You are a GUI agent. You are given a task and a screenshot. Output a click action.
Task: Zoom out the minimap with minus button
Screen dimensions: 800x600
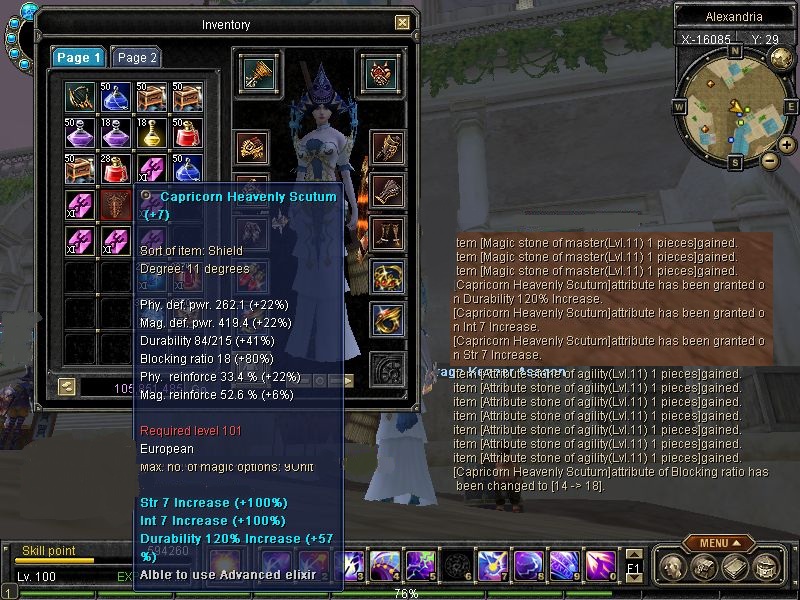pos(769,161)
